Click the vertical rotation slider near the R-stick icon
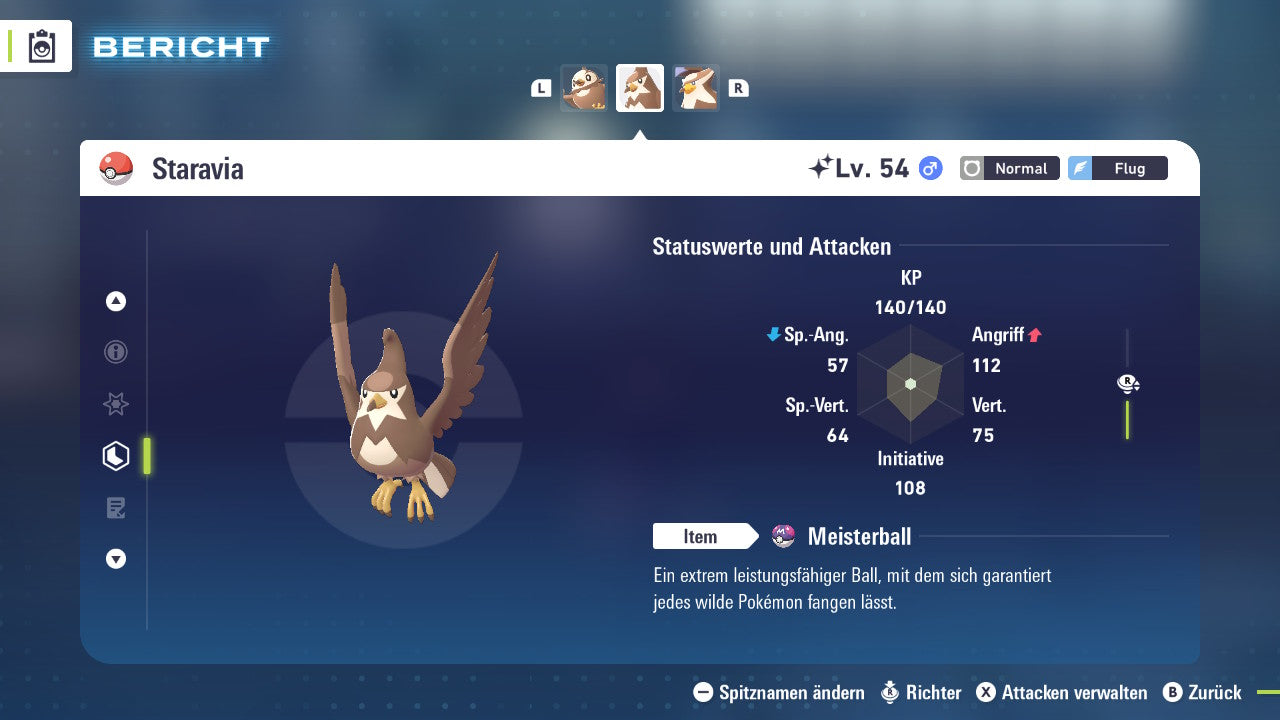The height and width of the screenshot is (720, 1280). (x=1127, y=420)
